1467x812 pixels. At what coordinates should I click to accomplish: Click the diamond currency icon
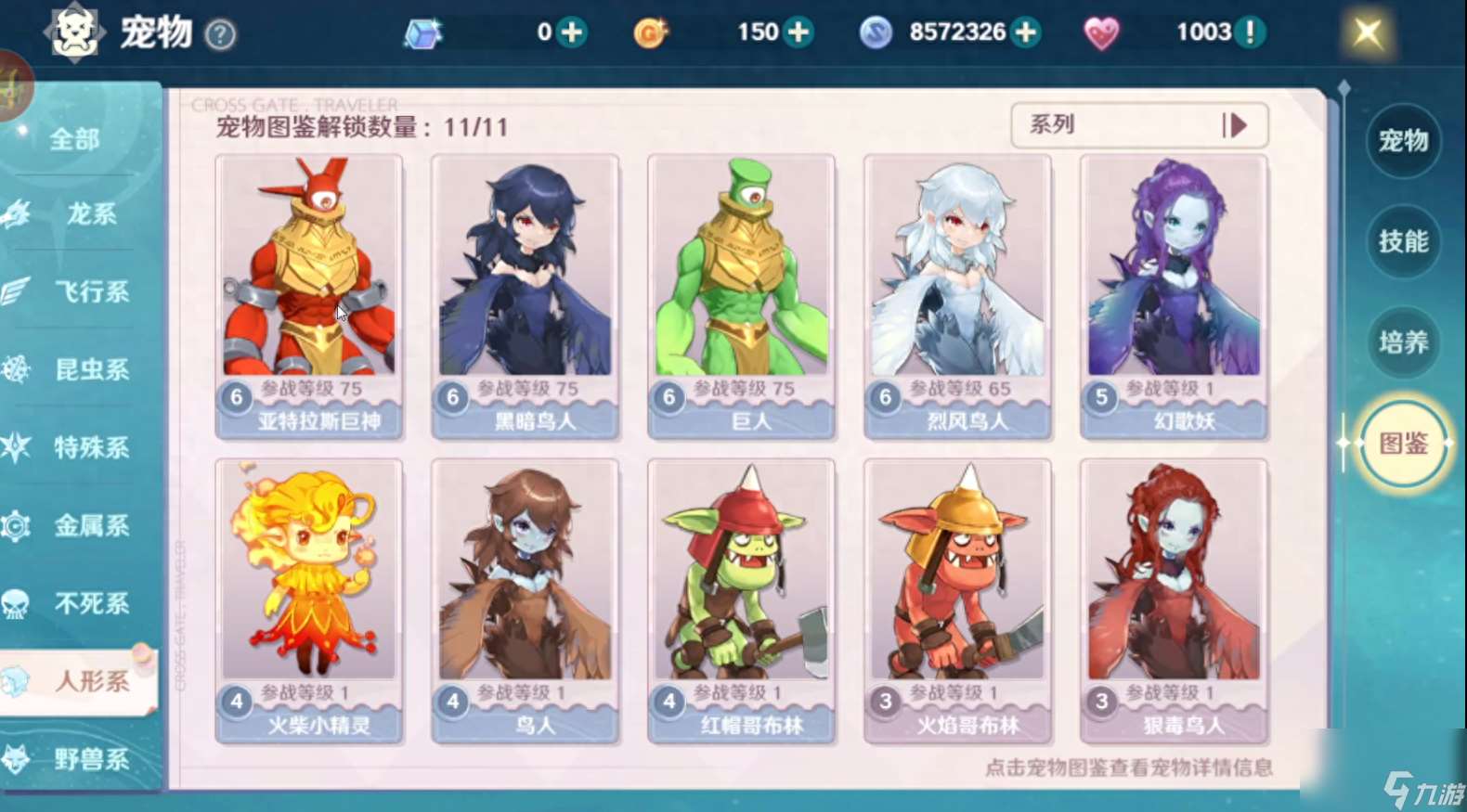click(422, 32)
